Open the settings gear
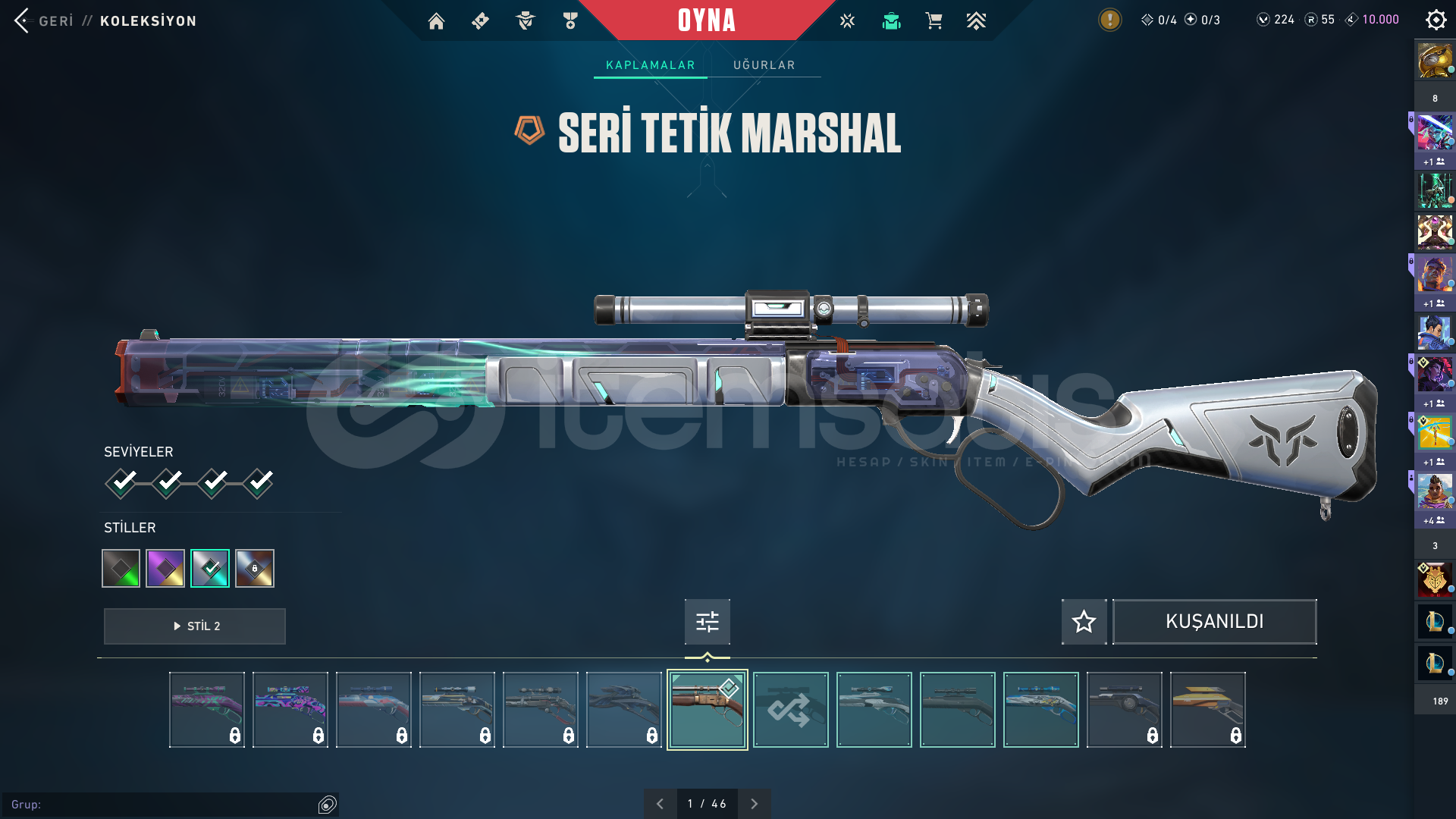The width and height of the screenshot is (1456, 819). coord(1436,20)
